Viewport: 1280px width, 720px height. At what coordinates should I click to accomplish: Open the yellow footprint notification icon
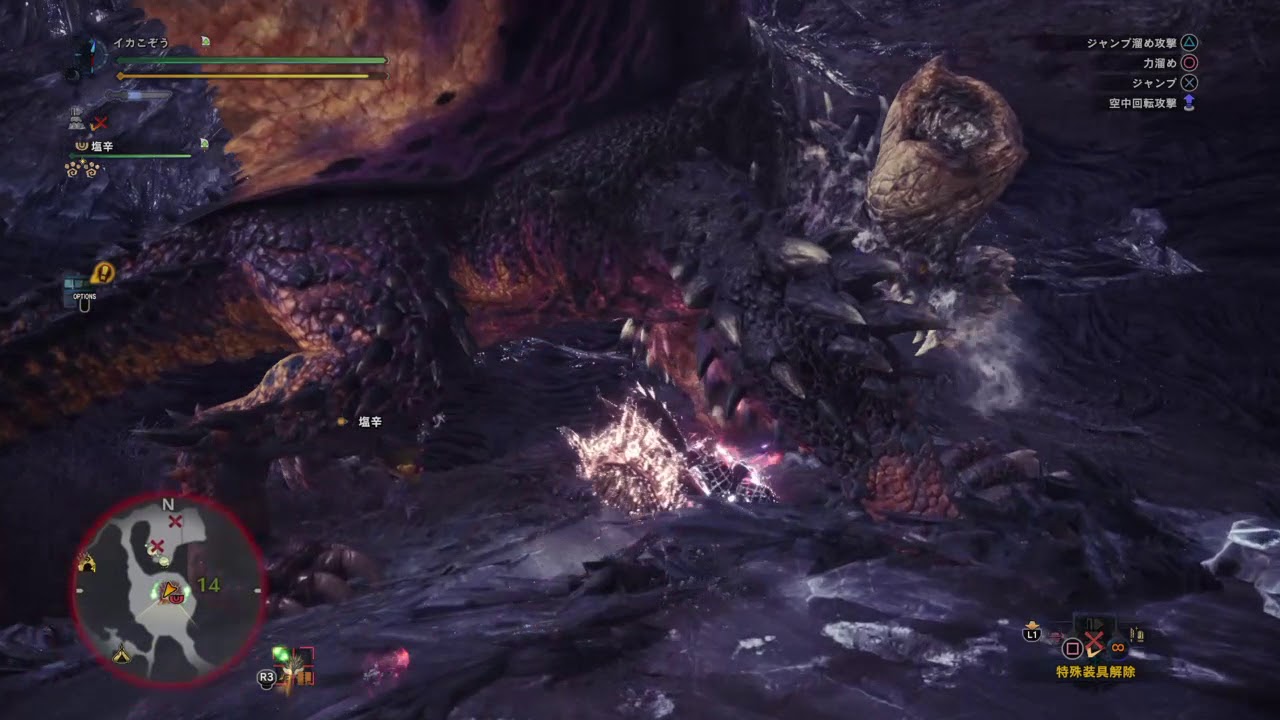tap(102, 272)
